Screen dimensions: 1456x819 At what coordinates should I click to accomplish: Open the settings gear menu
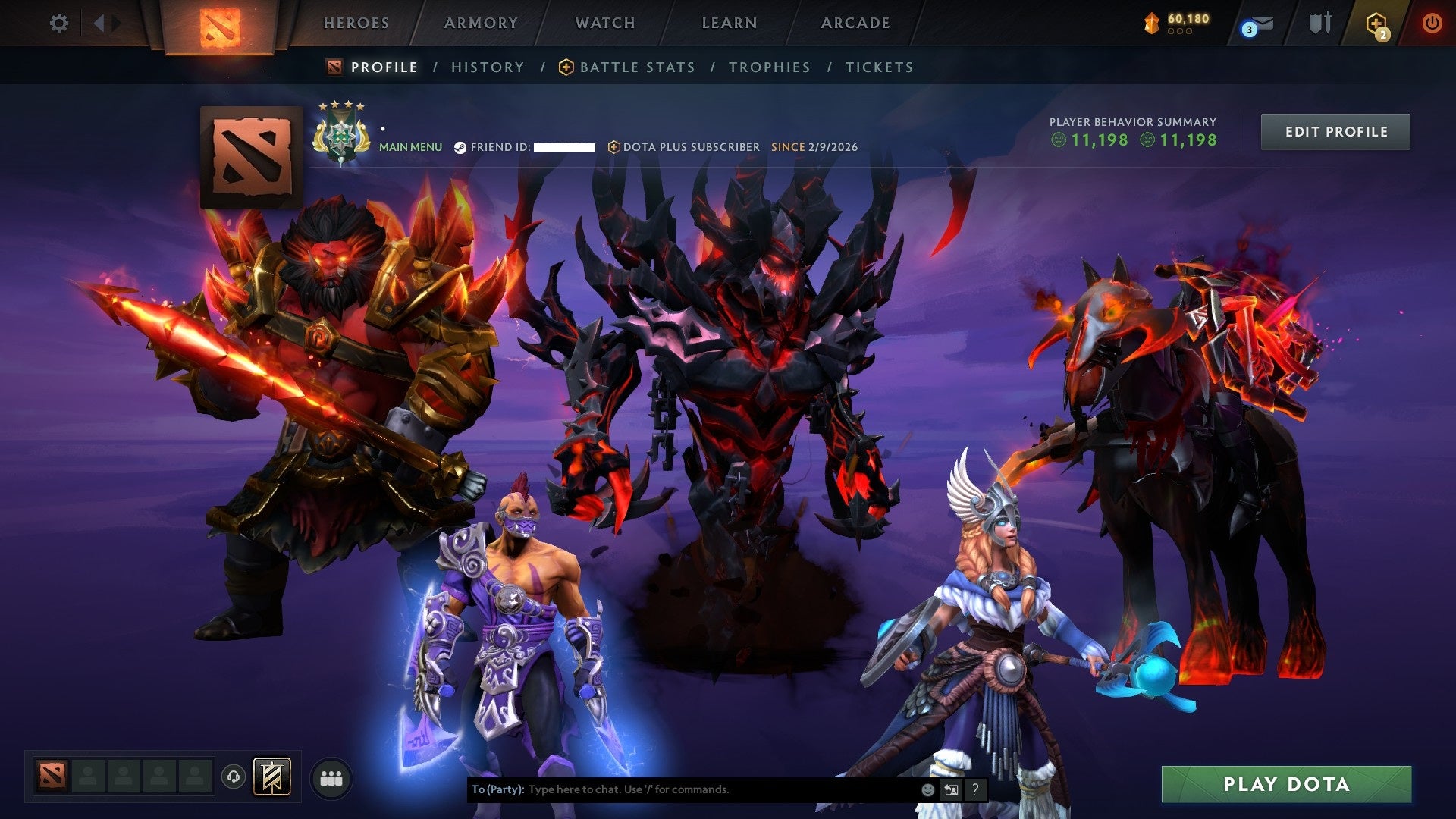[59, 23]
